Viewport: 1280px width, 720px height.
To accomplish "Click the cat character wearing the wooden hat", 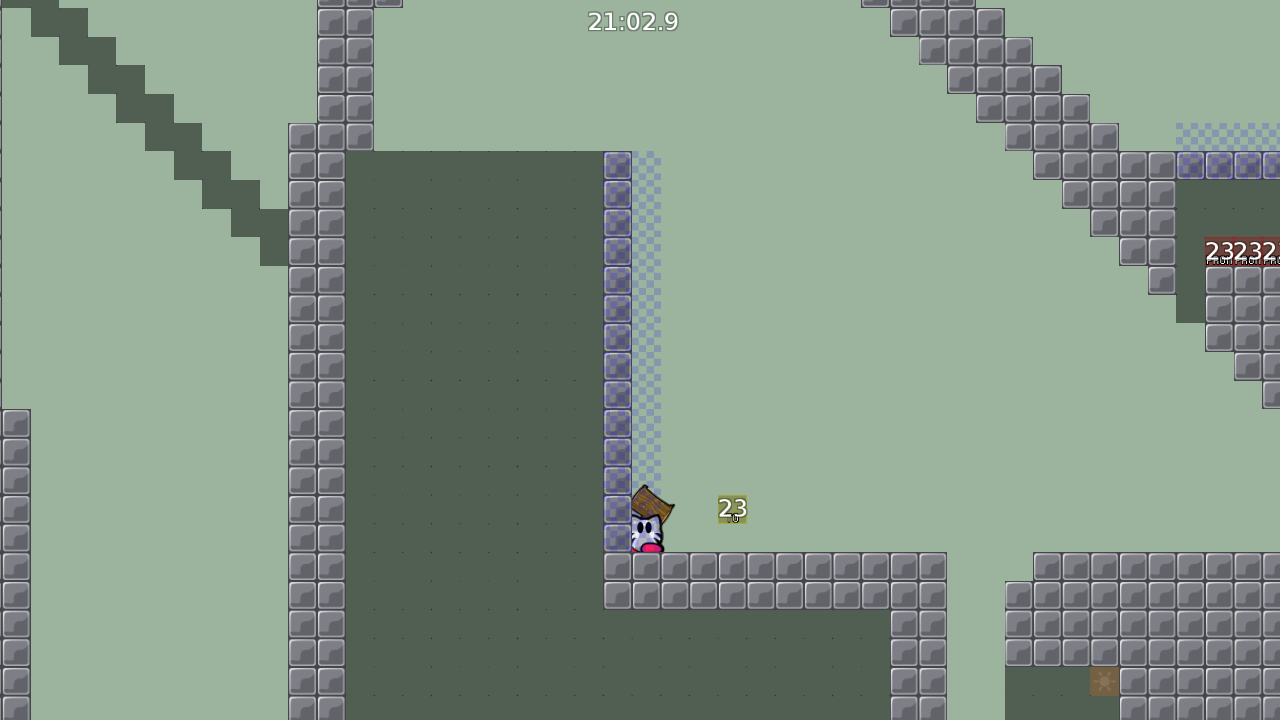I will click(x=645, y=528).
